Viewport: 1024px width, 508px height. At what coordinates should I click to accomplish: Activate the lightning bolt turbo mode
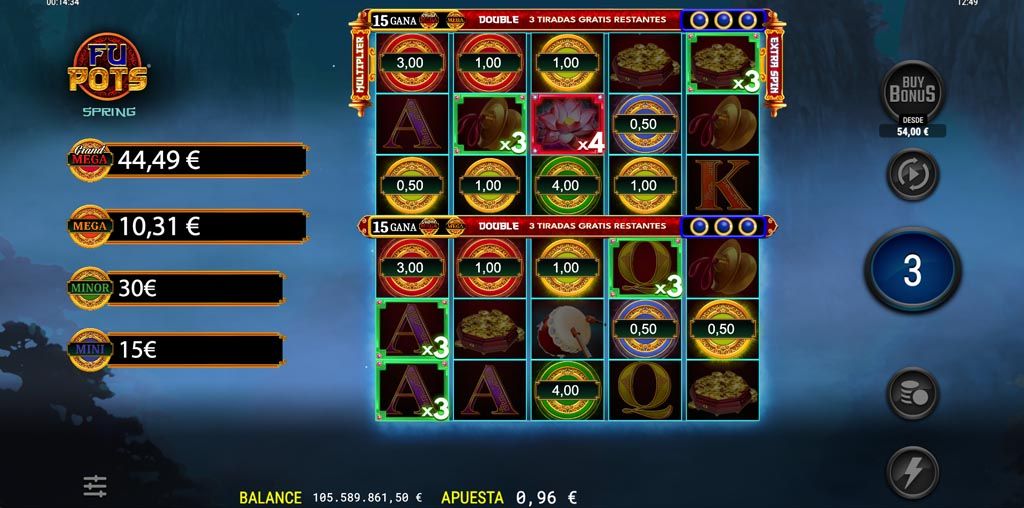[x=912, y=471]
